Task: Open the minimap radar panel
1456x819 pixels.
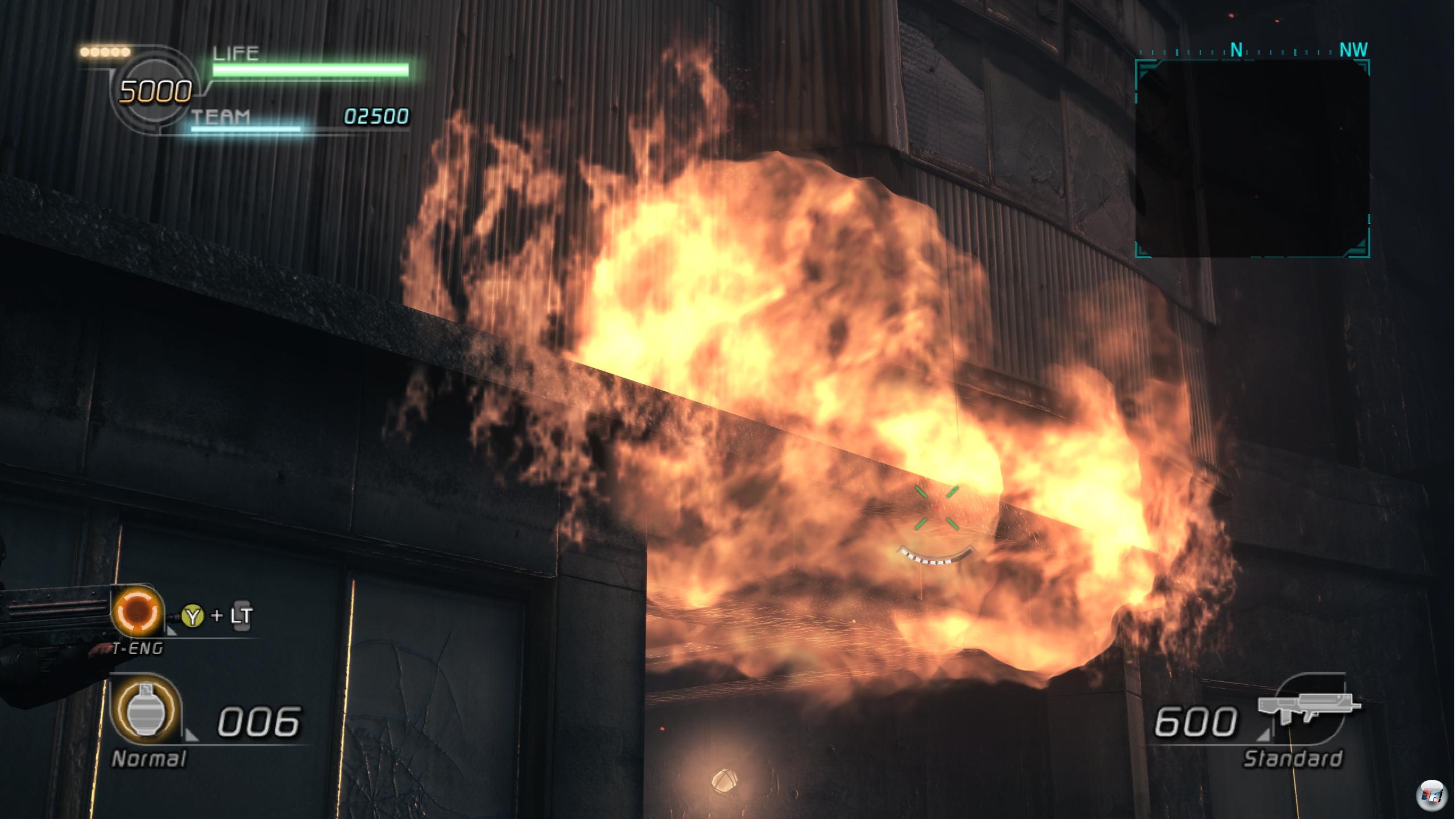Action: (x=1252, y=159)
